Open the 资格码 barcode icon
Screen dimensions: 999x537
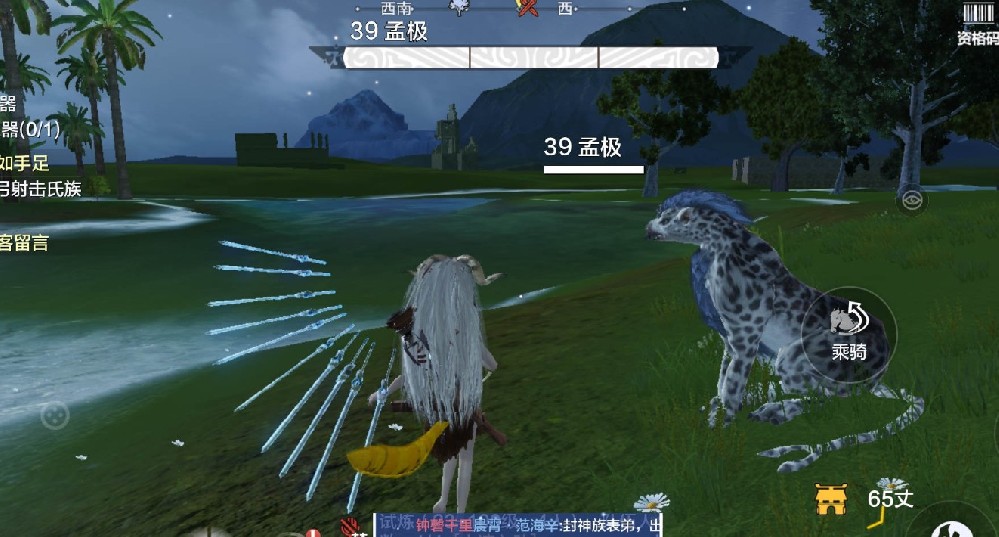[x=977, y=23]
